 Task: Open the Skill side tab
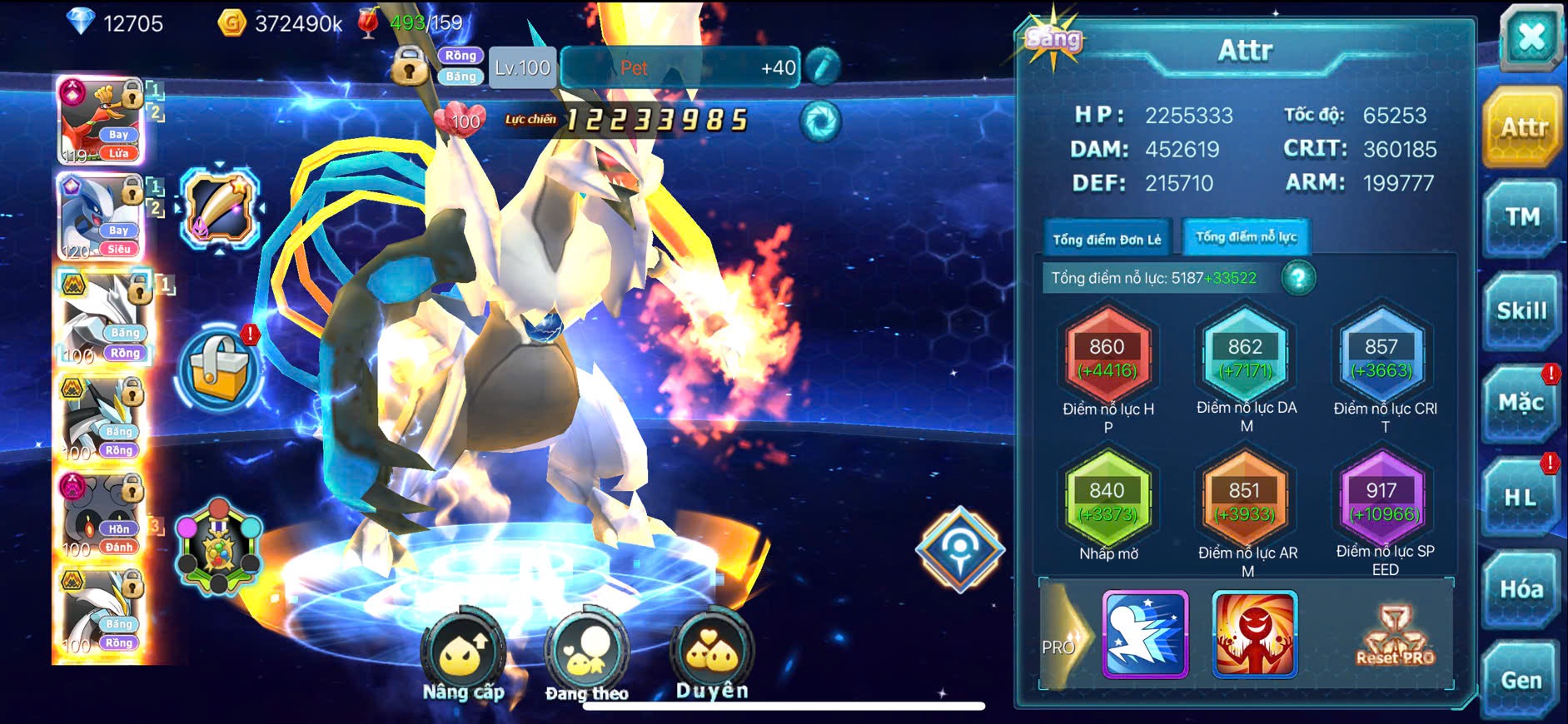tap(1521, 311)
